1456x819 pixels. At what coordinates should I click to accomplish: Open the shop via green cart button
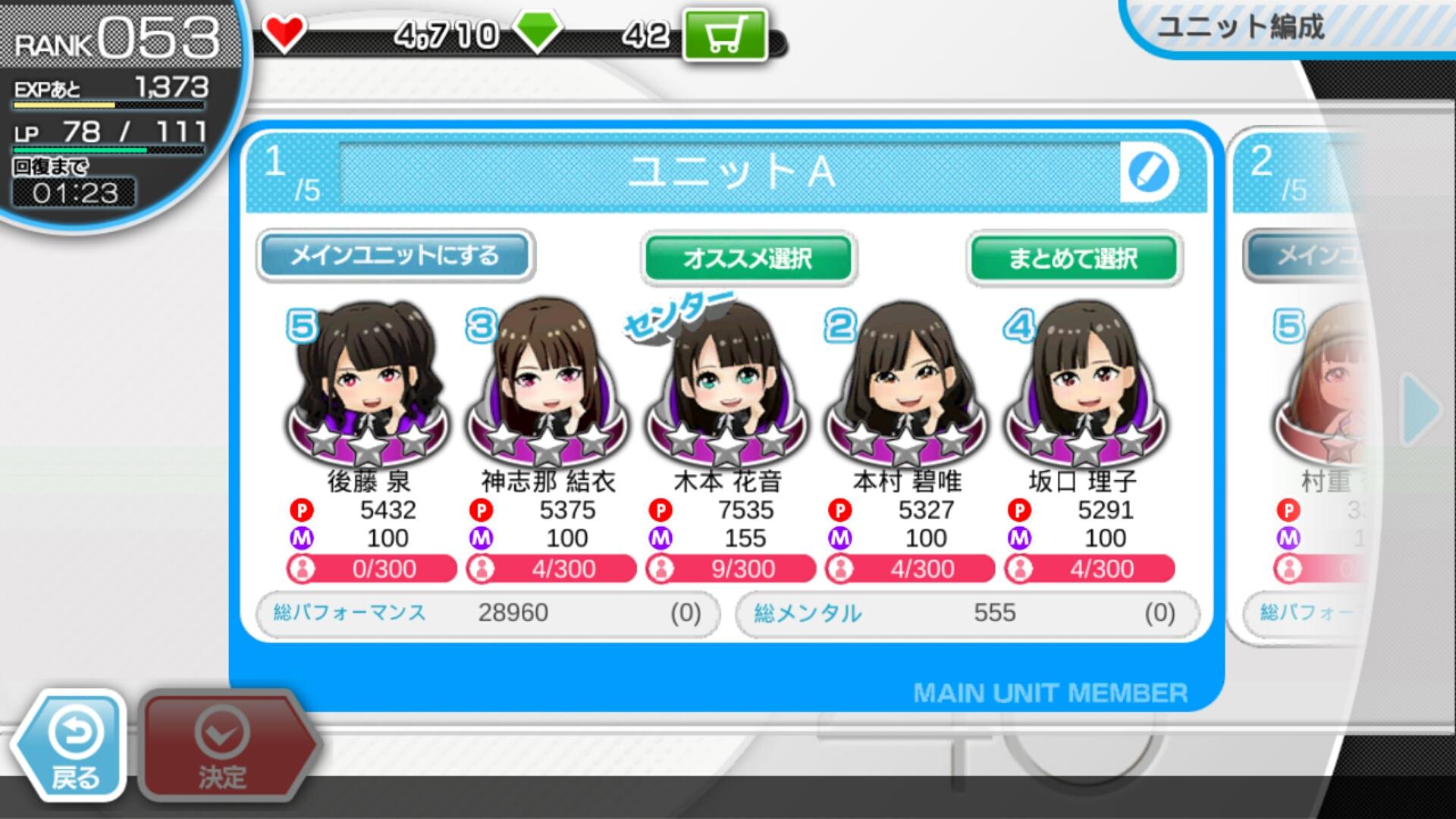(x=725, y=35)
